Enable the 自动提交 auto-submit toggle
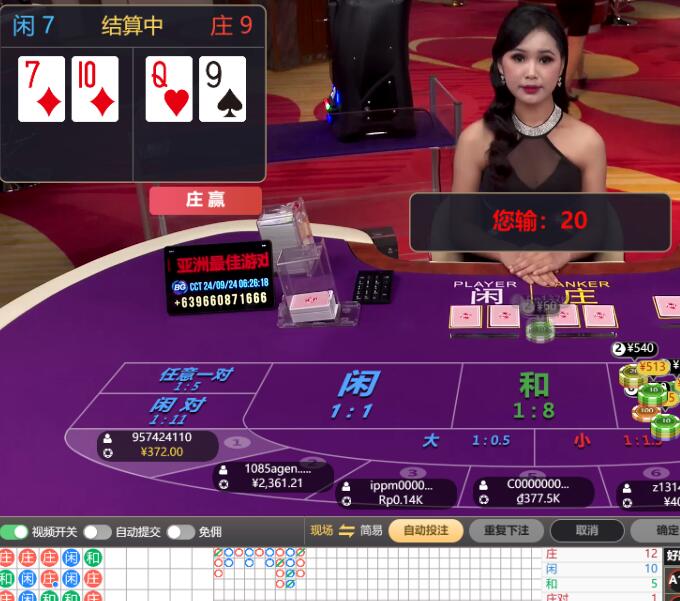 click(x=97, y=532)
